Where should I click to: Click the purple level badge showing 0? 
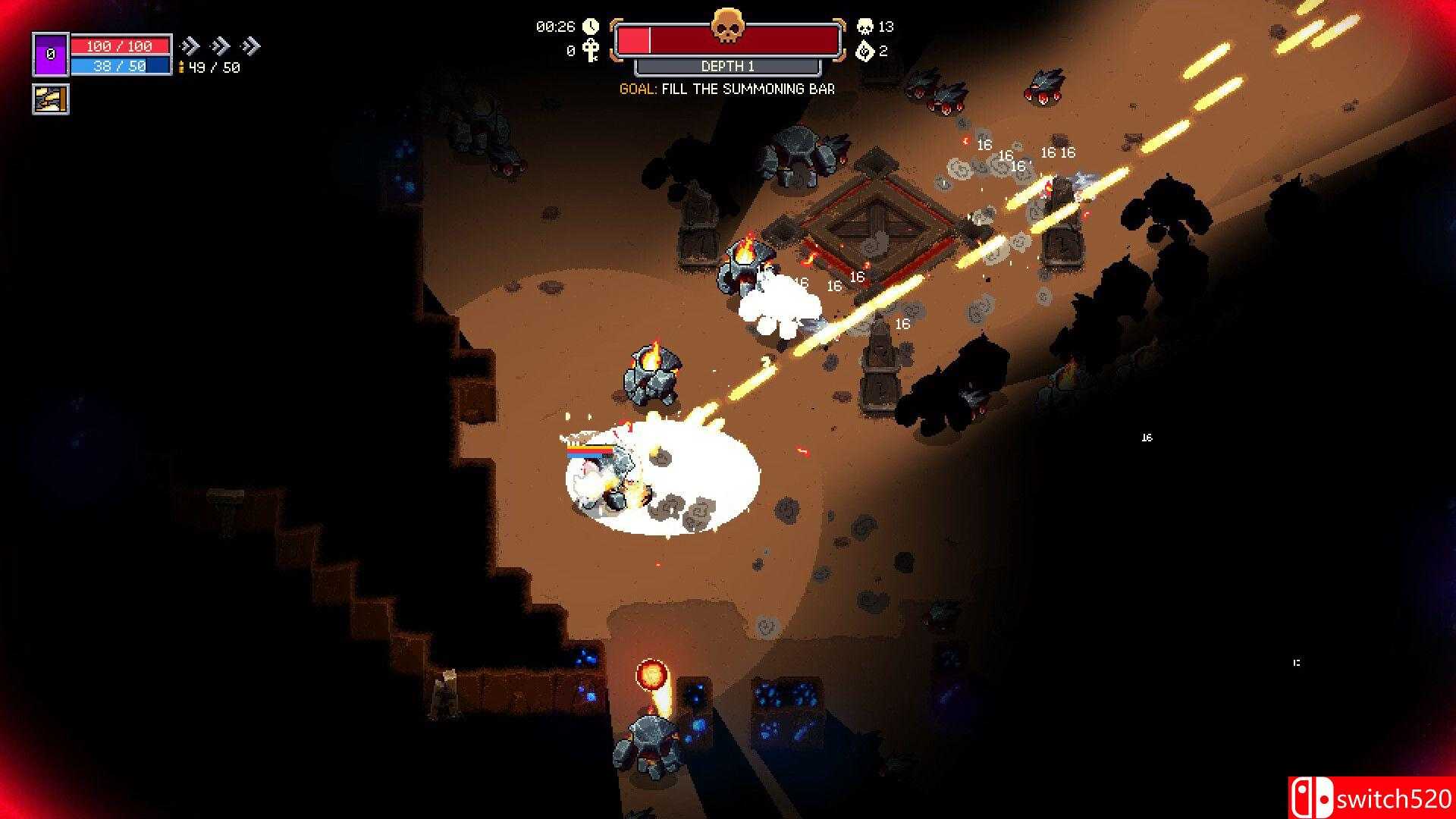(x=51, y=54)
